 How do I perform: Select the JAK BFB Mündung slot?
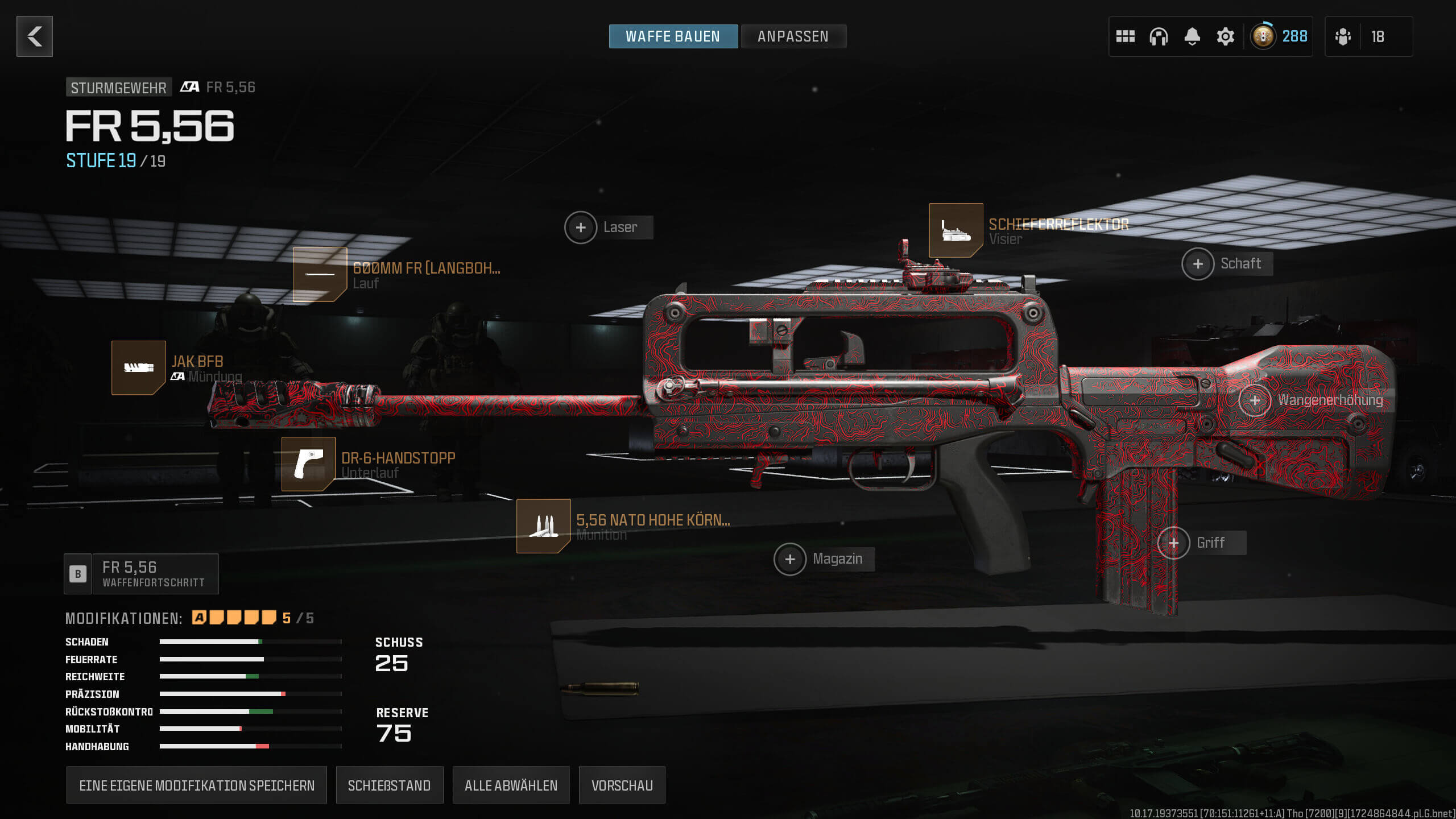click(x=139, y=367)
